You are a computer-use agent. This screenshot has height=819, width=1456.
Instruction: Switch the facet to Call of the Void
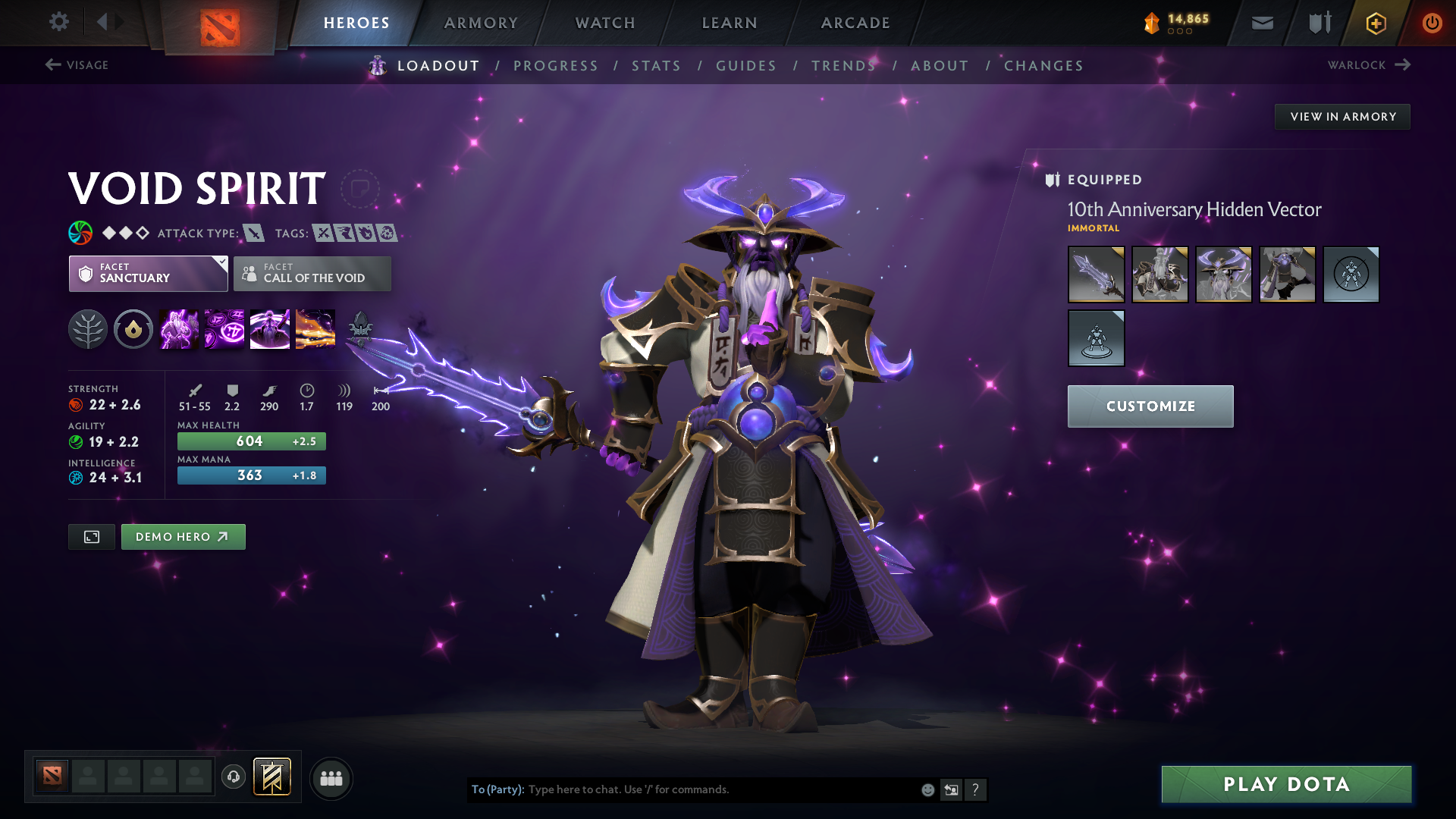pyautogui.click(x=312, y=274)
